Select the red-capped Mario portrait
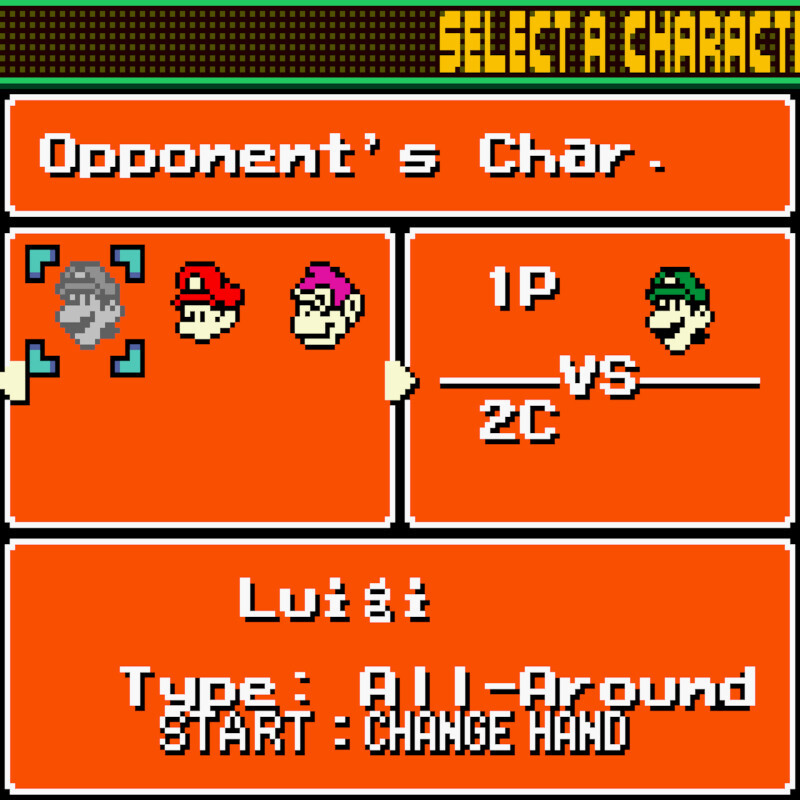Screen dimensions: 800x800 207,301
